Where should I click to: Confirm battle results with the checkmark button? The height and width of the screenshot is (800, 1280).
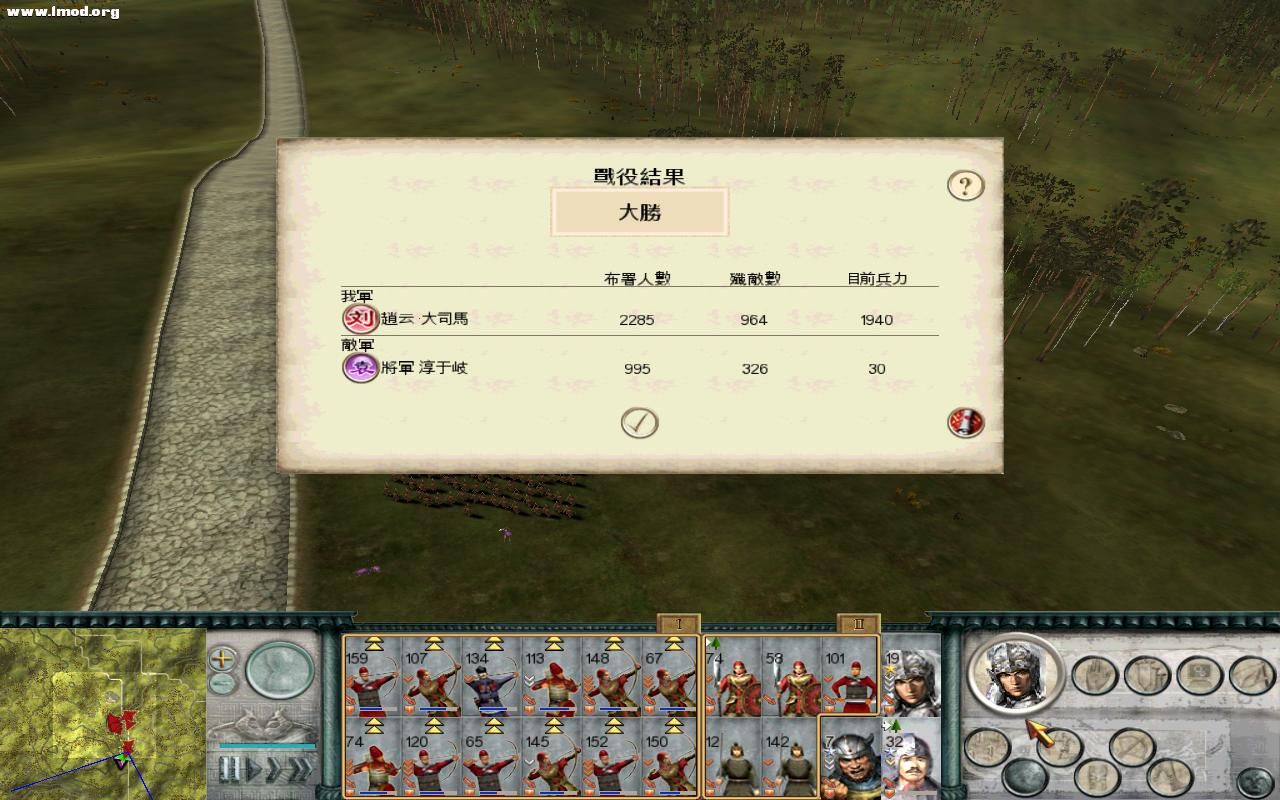coord(637,421)
